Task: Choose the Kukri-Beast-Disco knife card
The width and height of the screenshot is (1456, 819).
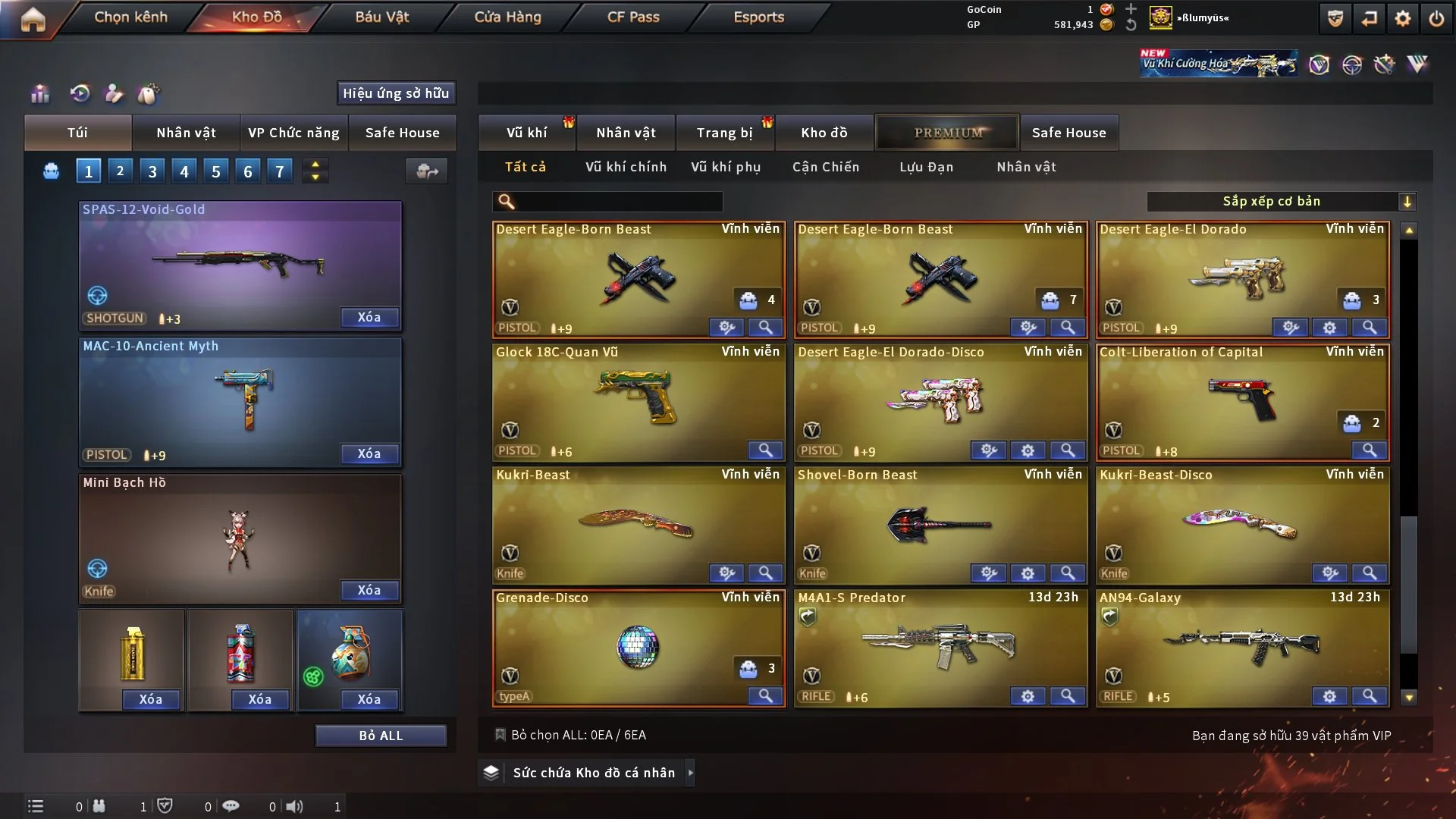Action: 1241,525
